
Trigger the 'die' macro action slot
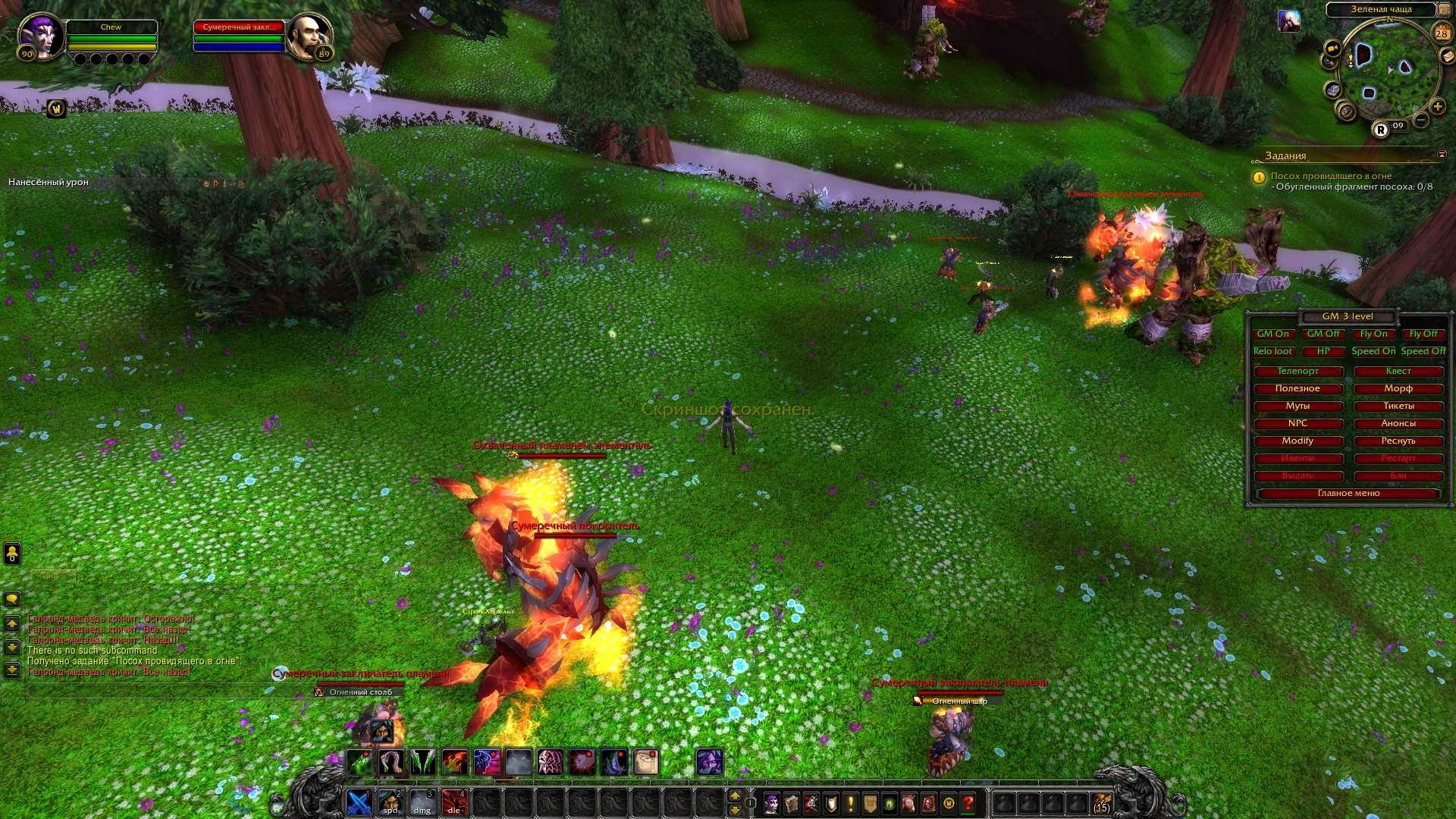[x=454, y=802]
